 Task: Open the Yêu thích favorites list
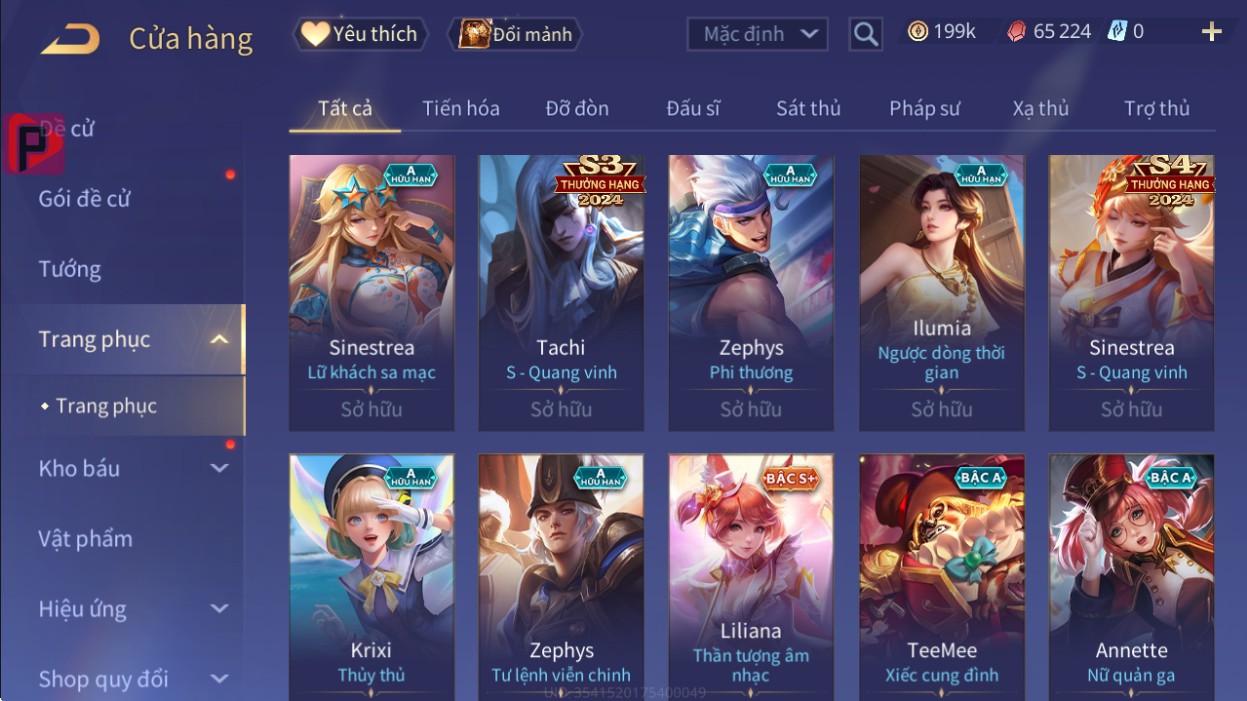click(360, 34)
